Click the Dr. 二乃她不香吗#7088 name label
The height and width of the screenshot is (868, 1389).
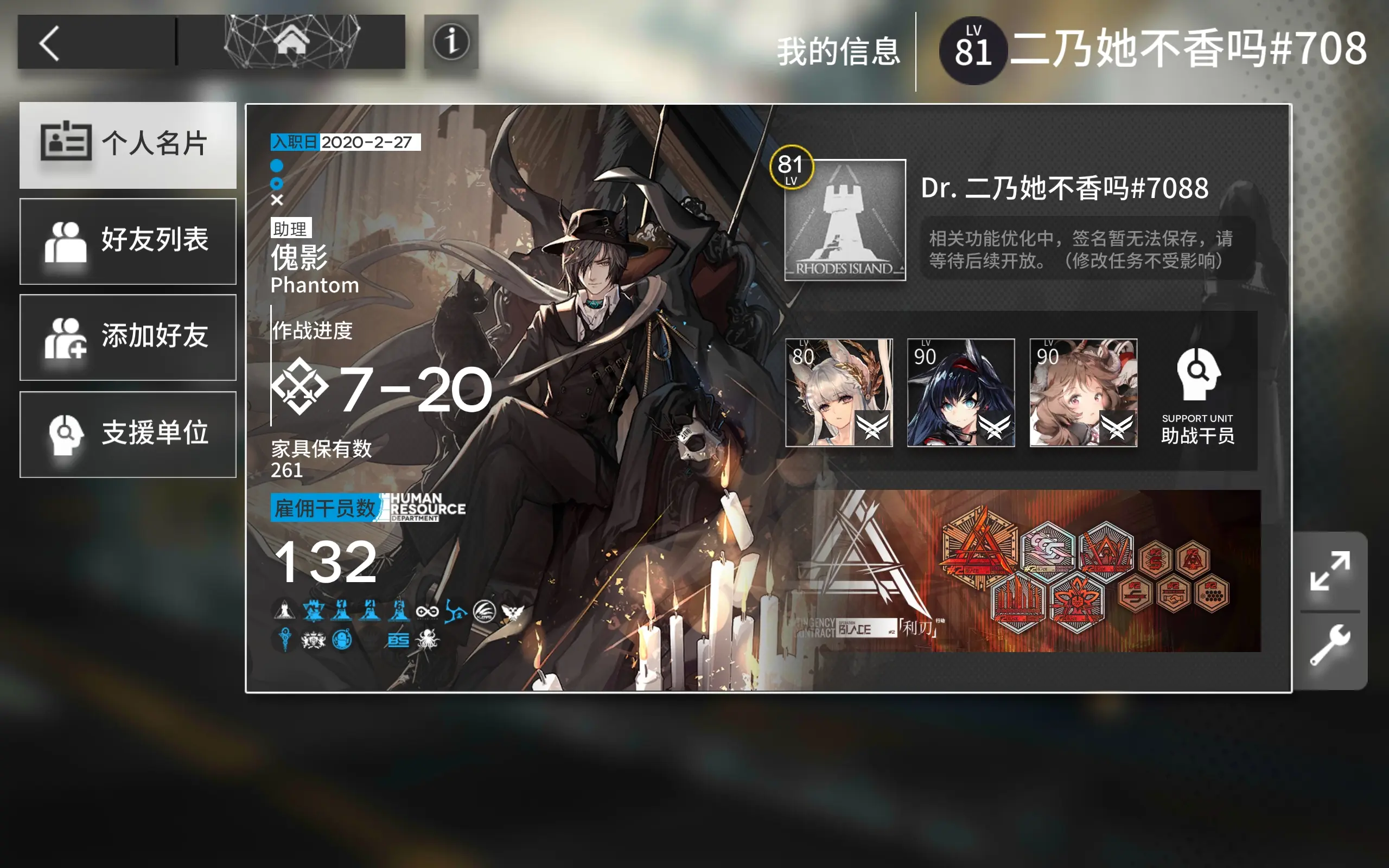coord(1065,188)
